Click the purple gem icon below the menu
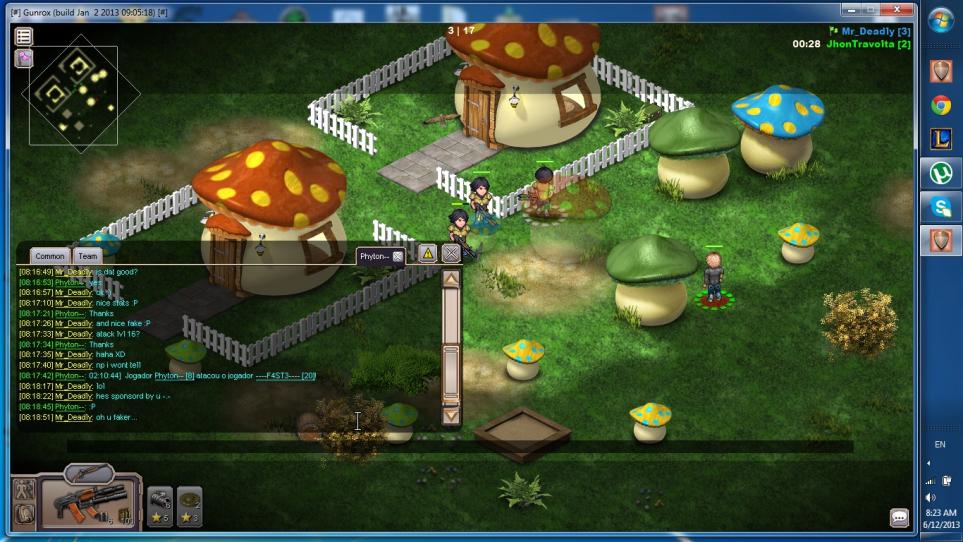The height and width of the screenshot is (542, 963). click(24, 58)
